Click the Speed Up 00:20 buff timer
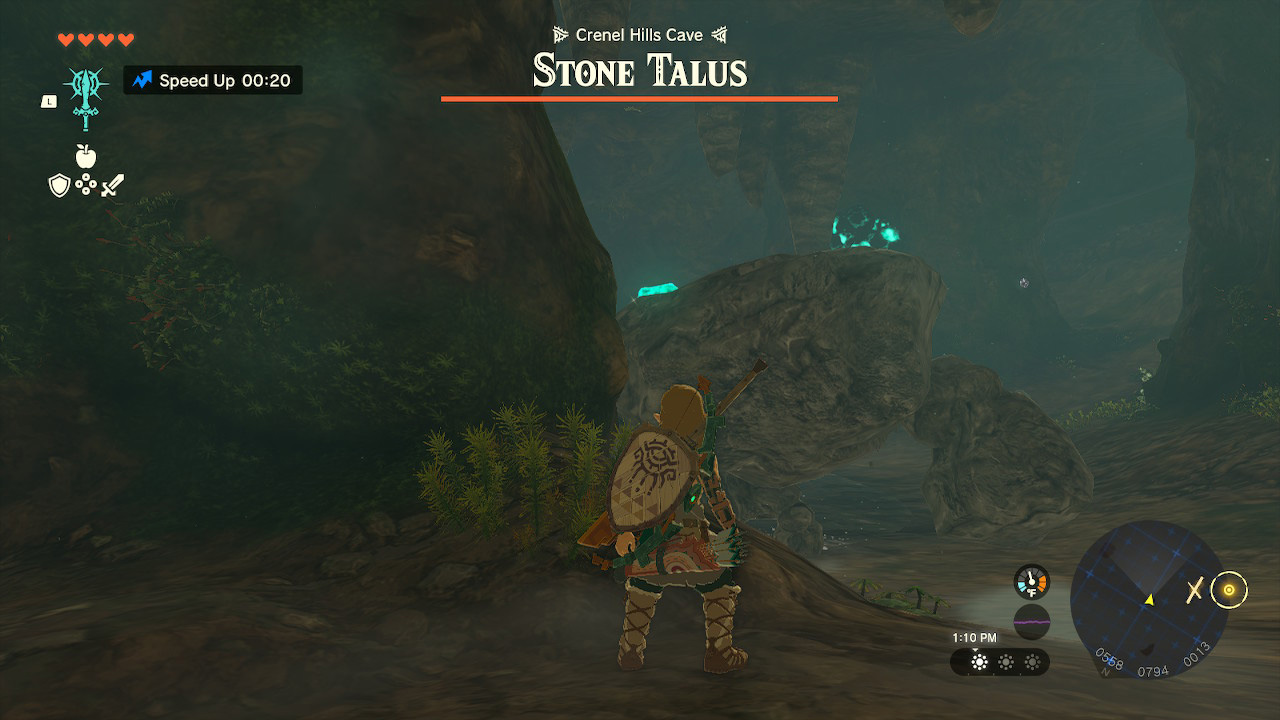The width and height of the screenshot is (1280, 720). 212,80
